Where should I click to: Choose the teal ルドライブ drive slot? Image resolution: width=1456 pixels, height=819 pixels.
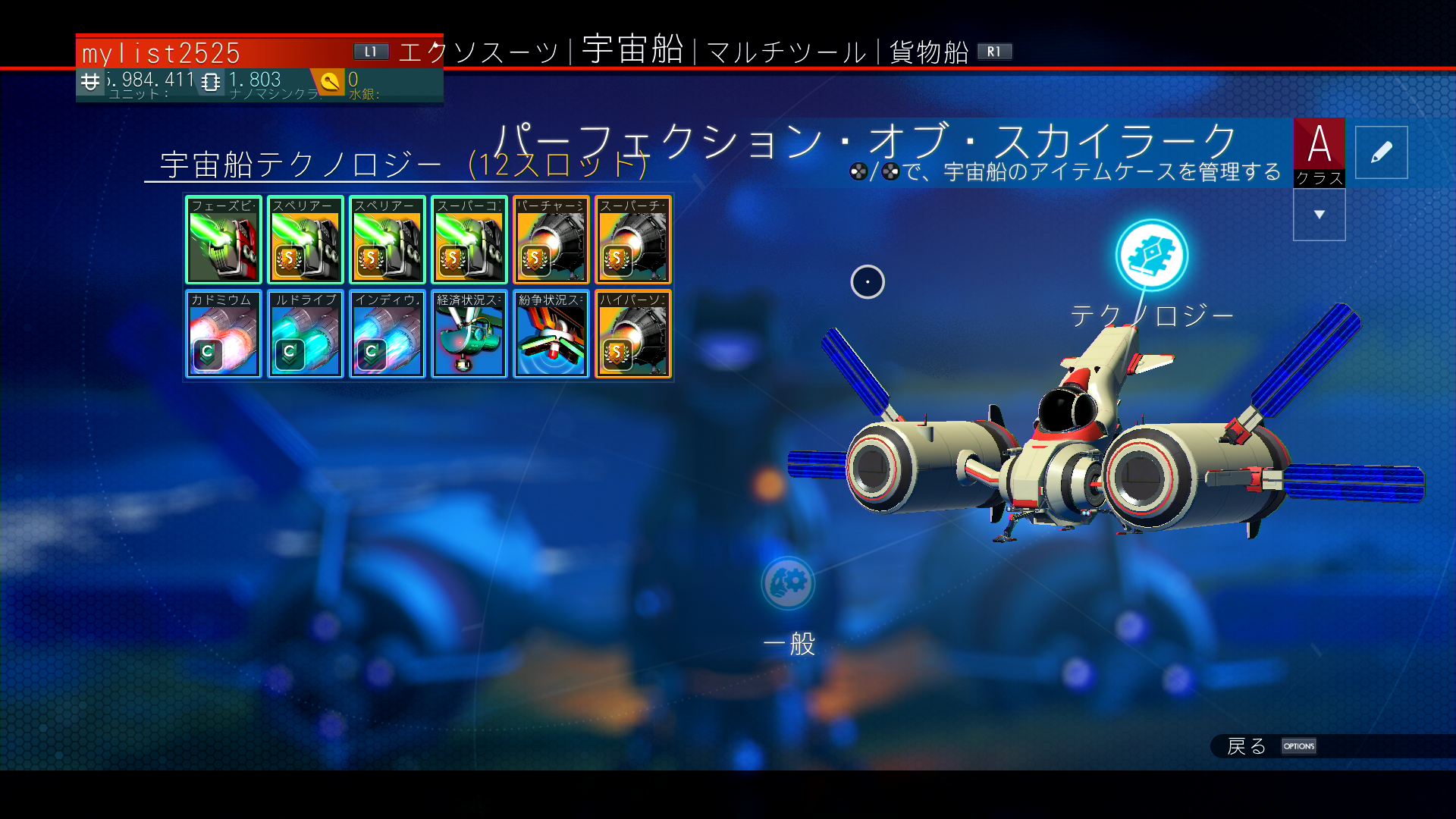[305, 334]
